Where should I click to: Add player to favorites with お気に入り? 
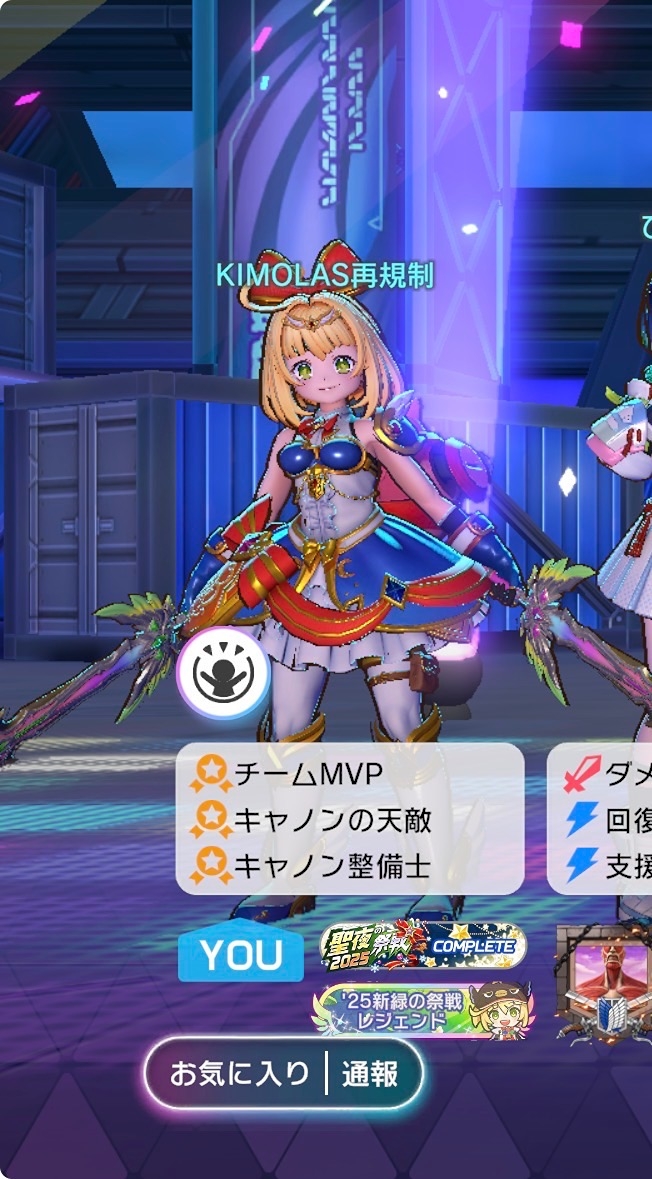point(240,1074)
